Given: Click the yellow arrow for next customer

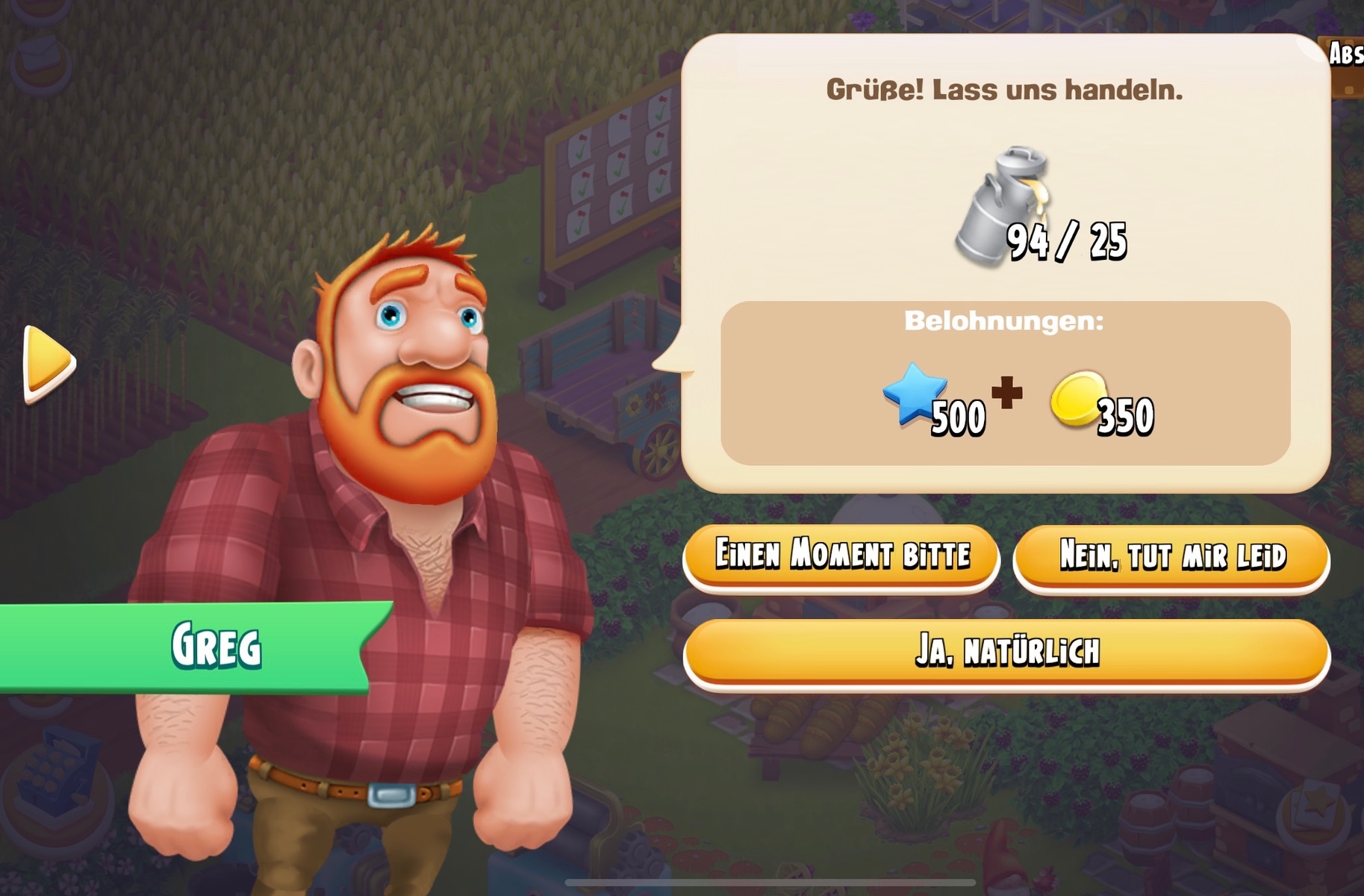Looking at the screenshot, I should pos(49,363).
